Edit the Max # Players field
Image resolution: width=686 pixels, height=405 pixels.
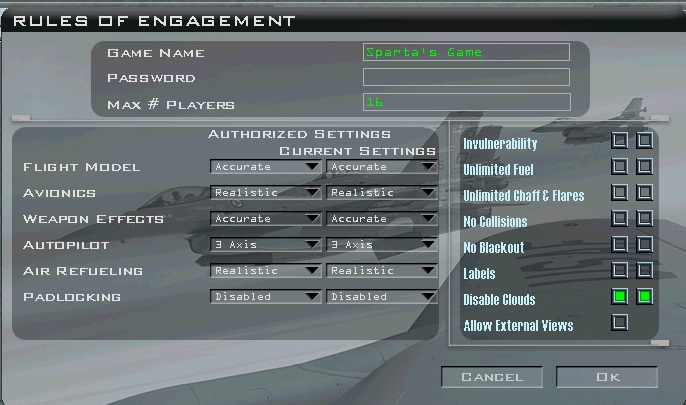coord(466,102)
